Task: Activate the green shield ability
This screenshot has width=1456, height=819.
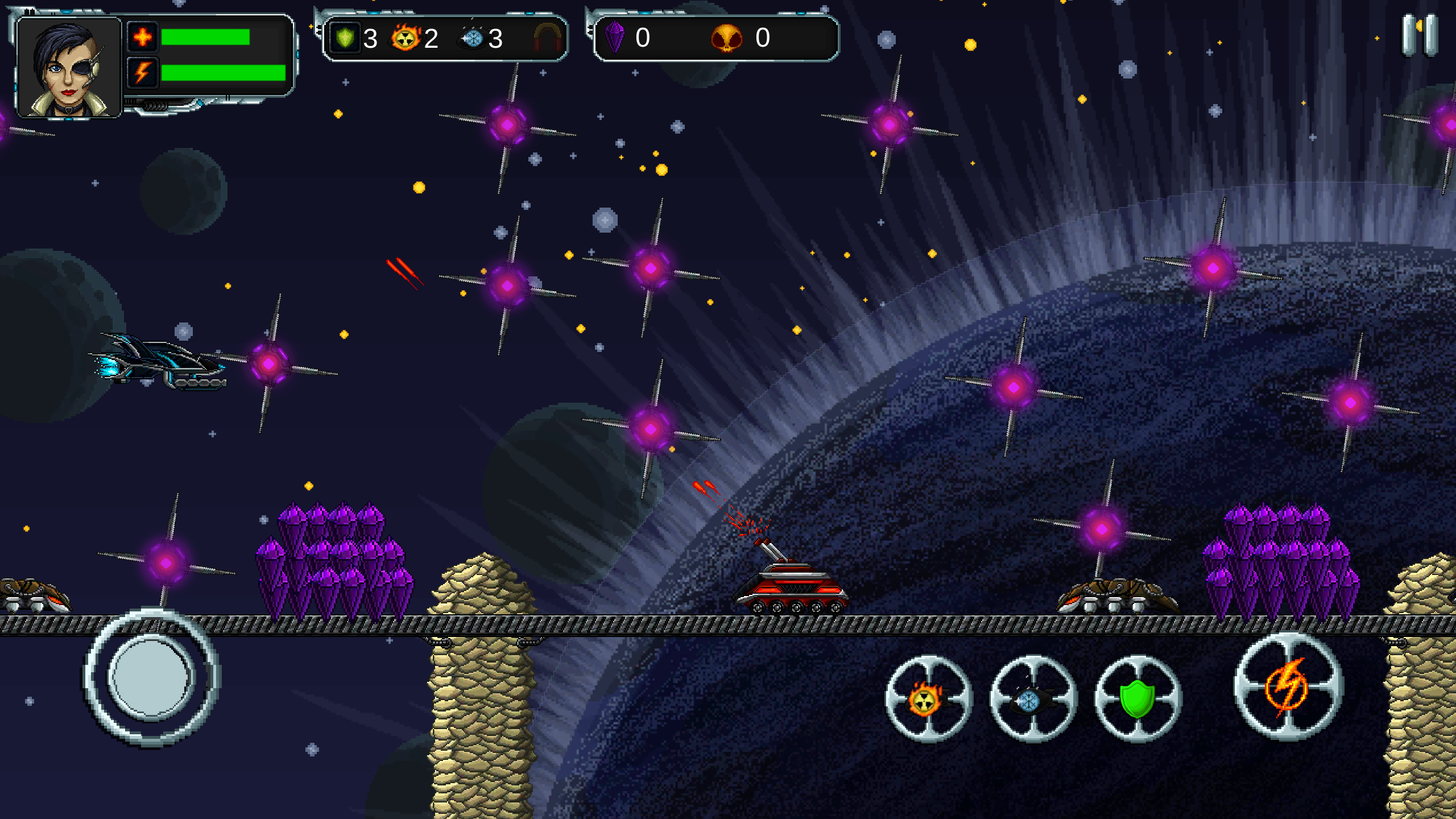Action: [x=1137, y=698]
